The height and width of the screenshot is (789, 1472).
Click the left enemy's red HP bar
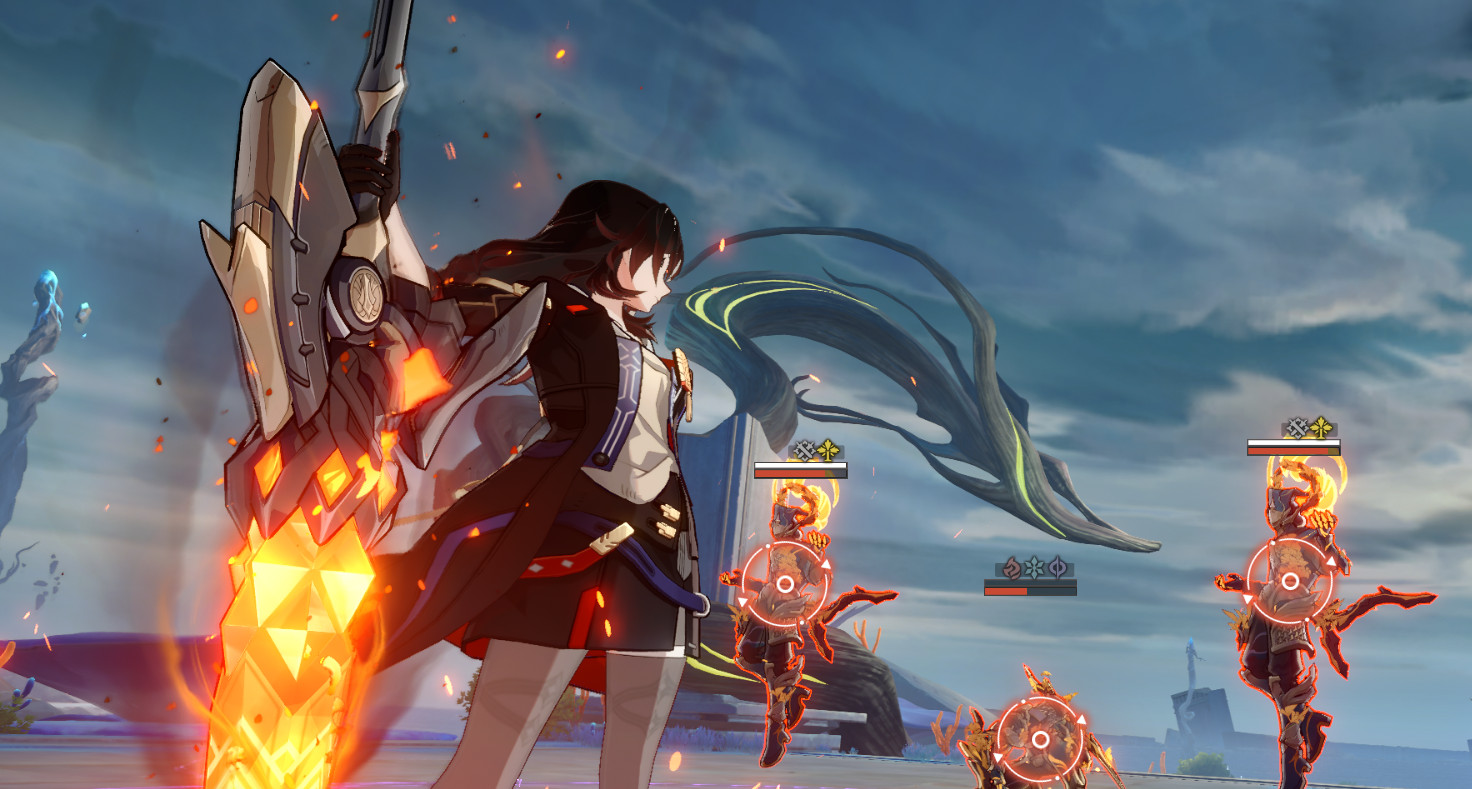pos(800,473)
